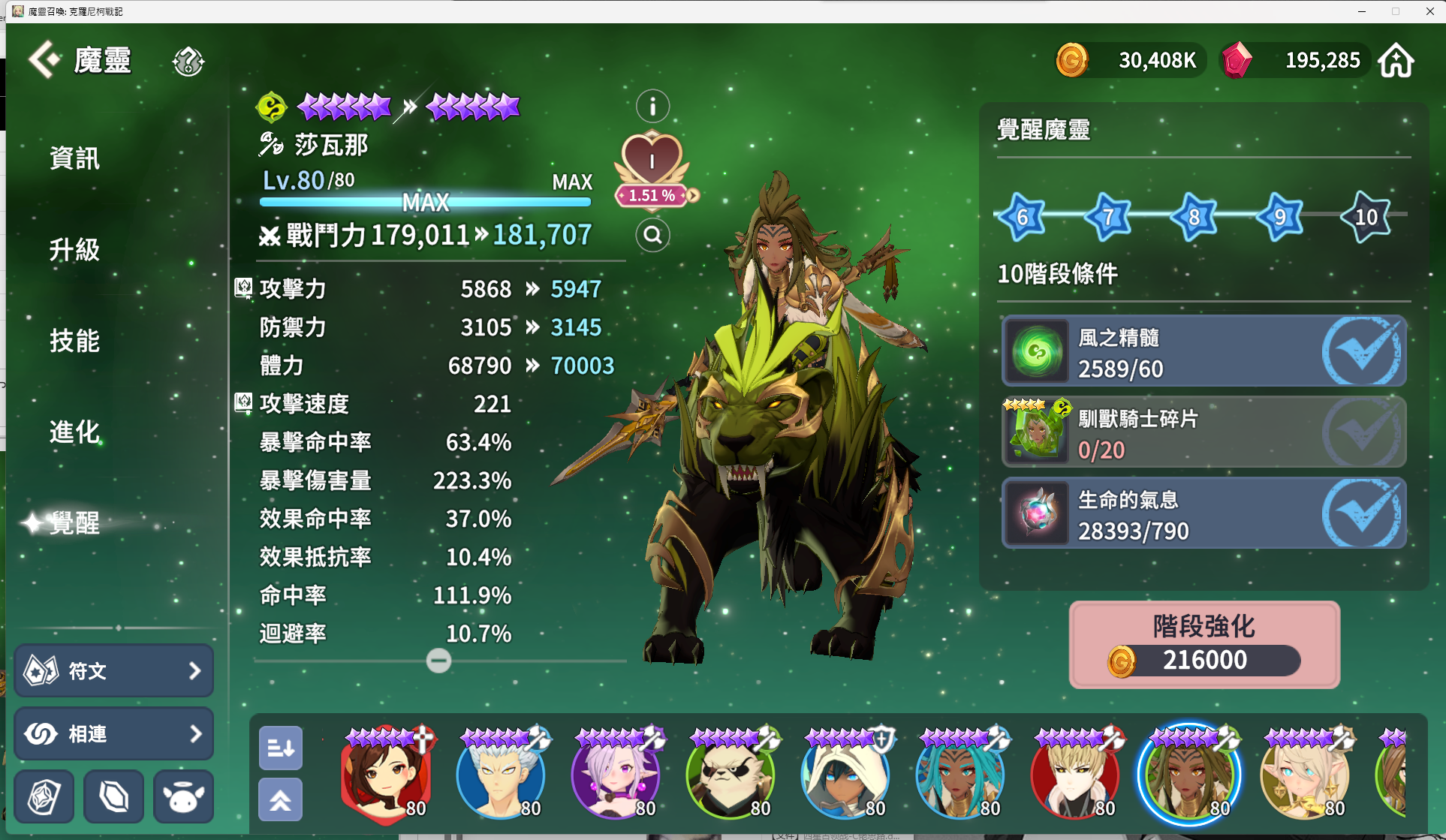Select awakening stage 10 star
1446x840 pixels.
click(1366, 217)
